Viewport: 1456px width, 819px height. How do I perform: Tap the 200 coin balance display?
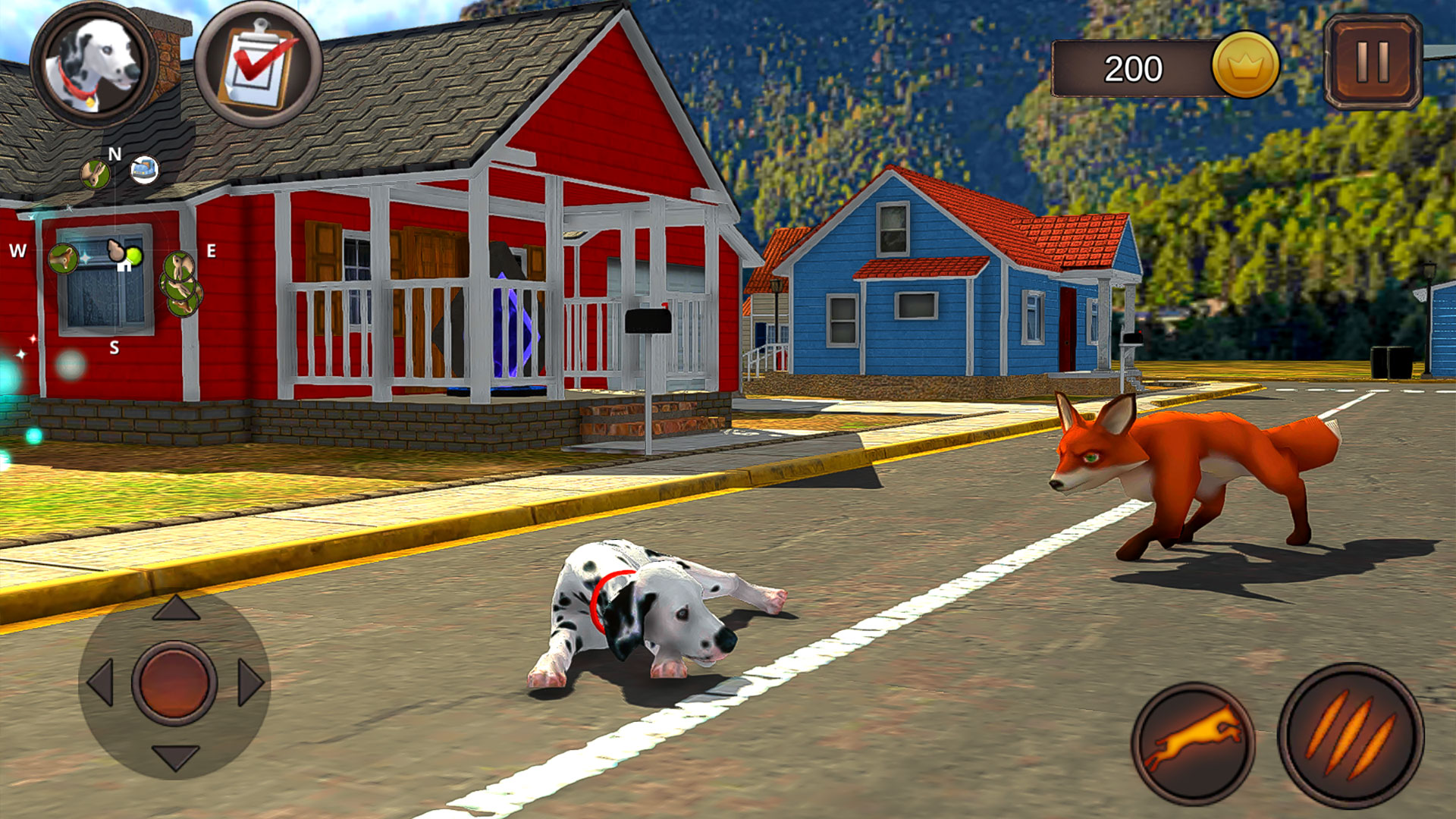pyautogui.click(x=1134, y=68)
